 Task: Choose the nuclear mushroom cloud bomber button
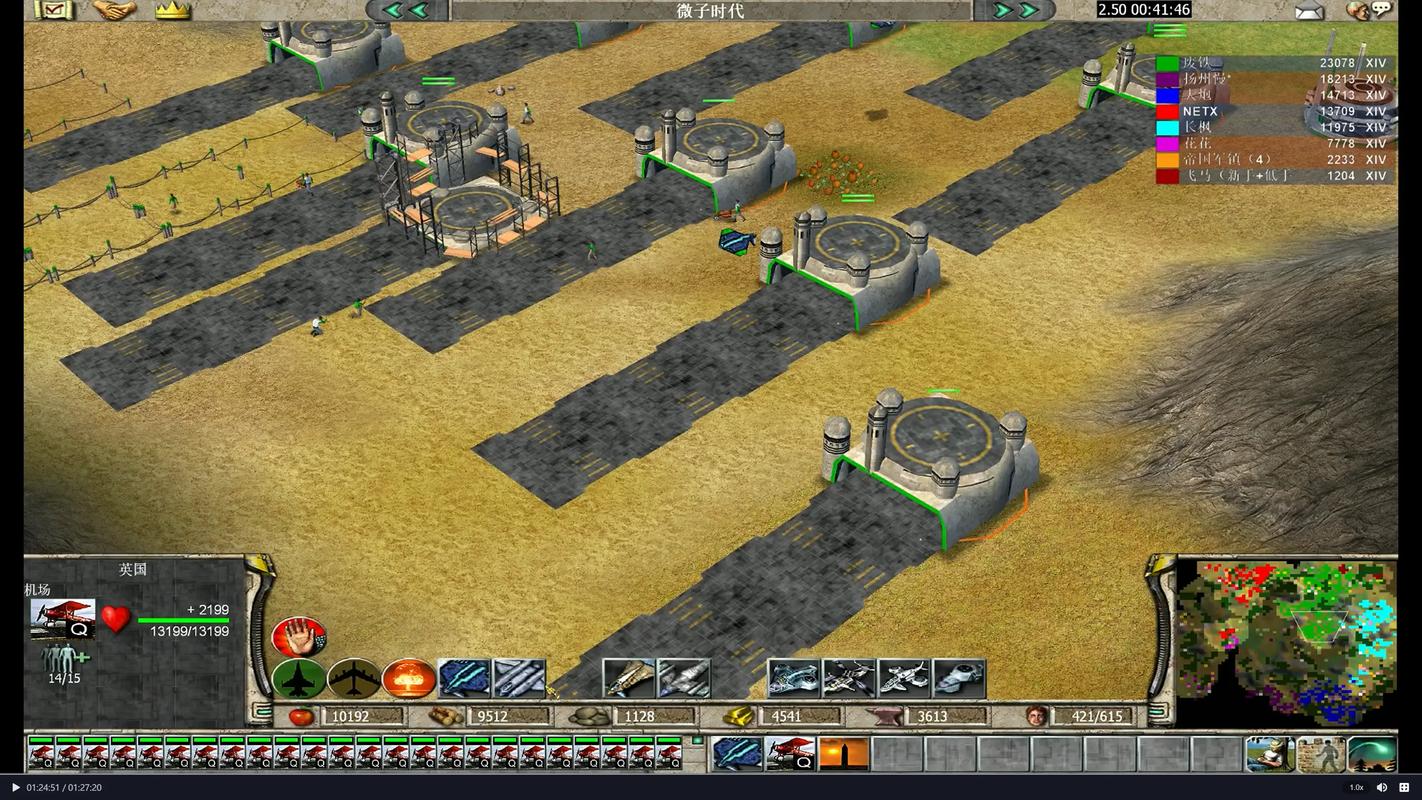point(408,679)
